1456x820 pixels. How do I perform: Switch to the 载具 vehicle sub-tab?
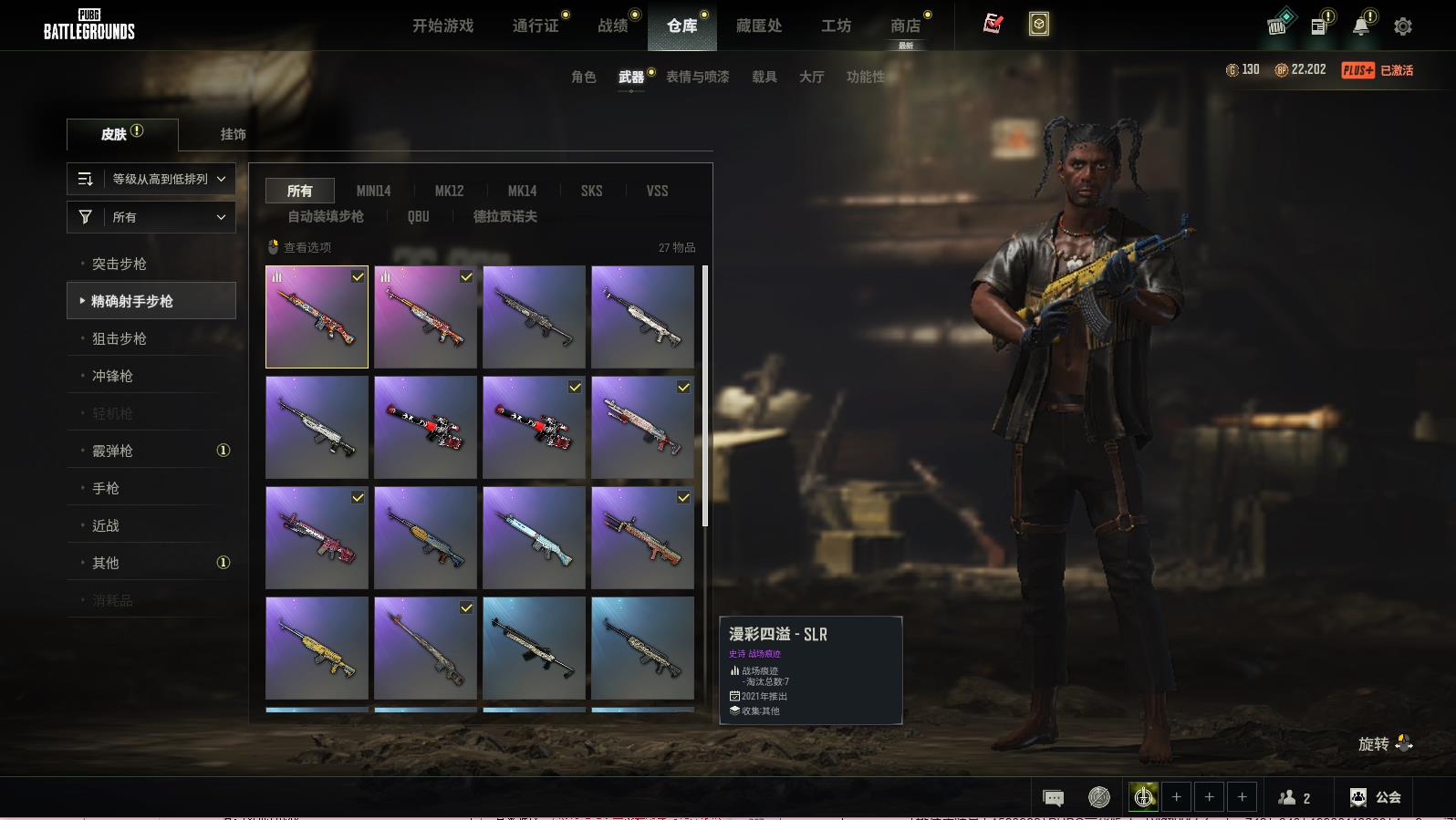[764, 77]
